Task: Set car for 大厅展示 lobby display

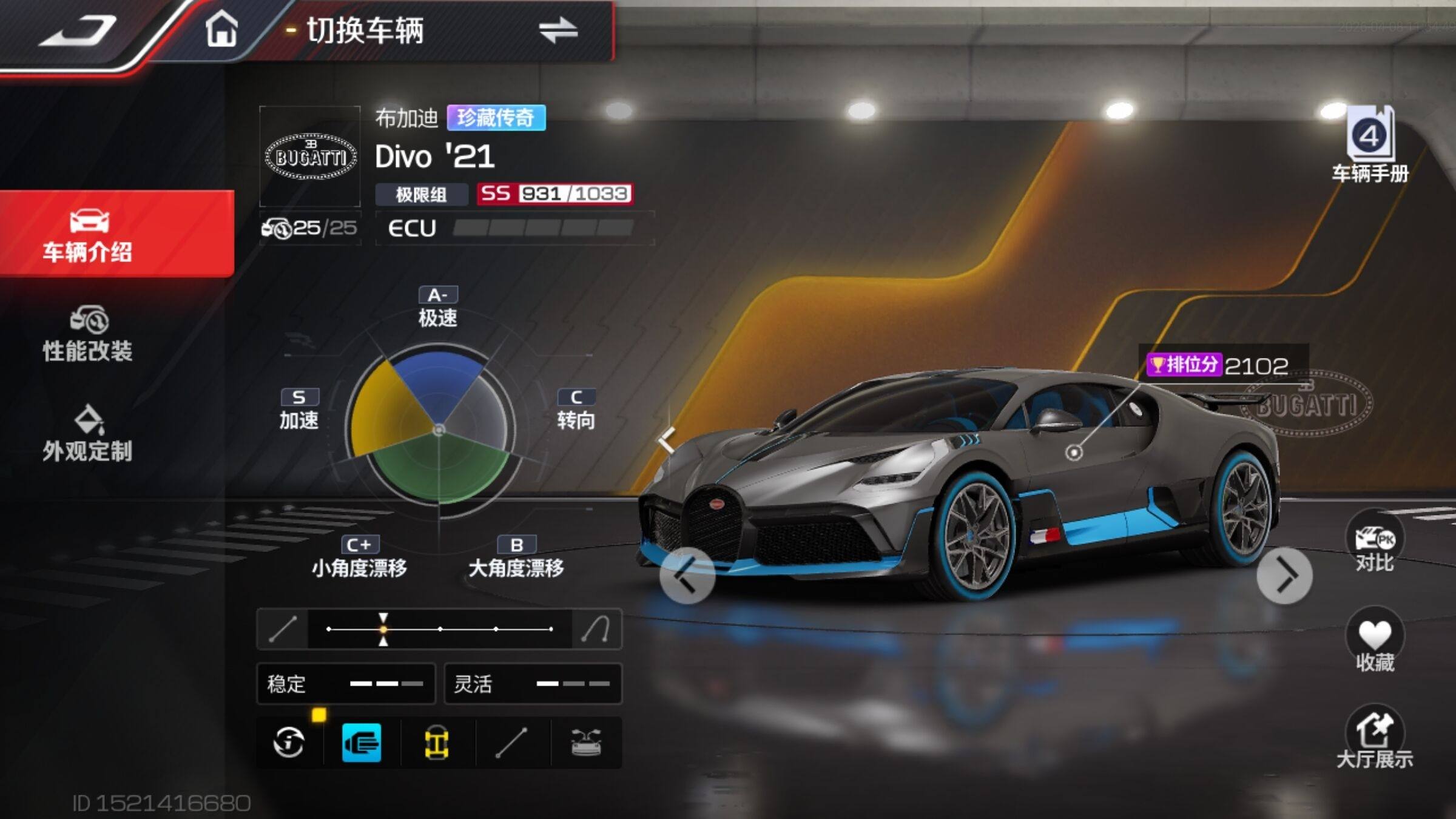Action: pyautogui.click(x=1375, y=738)
